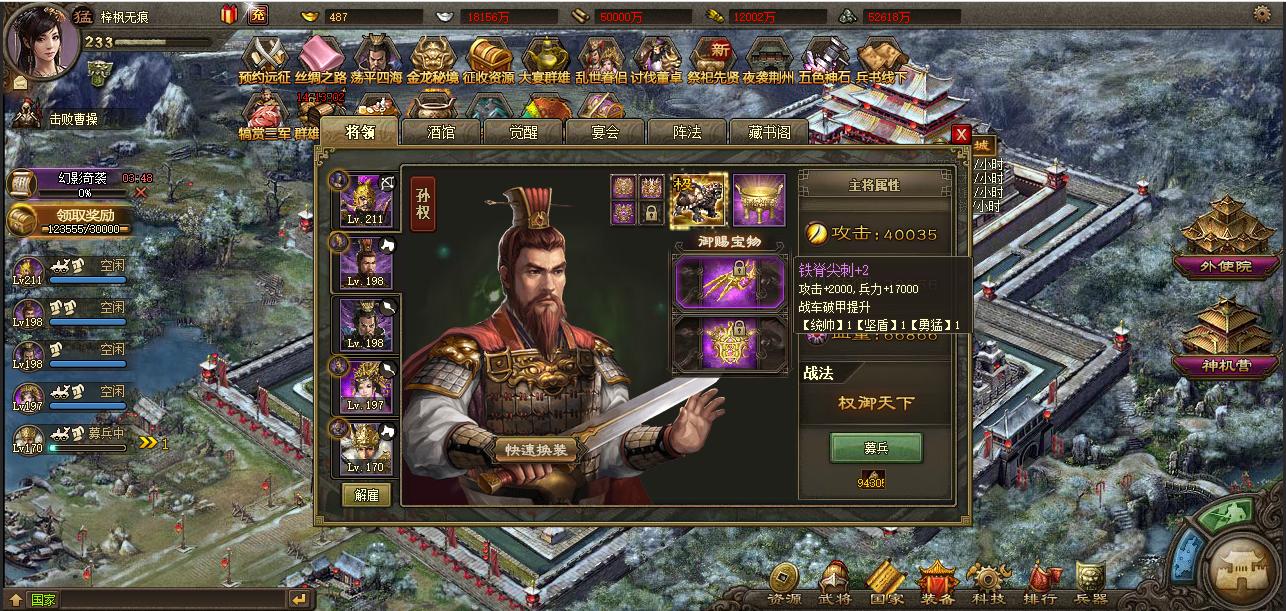Choose the Lv. 170 general portrait
The width and height of the screenshot is (1286, 611).
click(x=365, y=446)
